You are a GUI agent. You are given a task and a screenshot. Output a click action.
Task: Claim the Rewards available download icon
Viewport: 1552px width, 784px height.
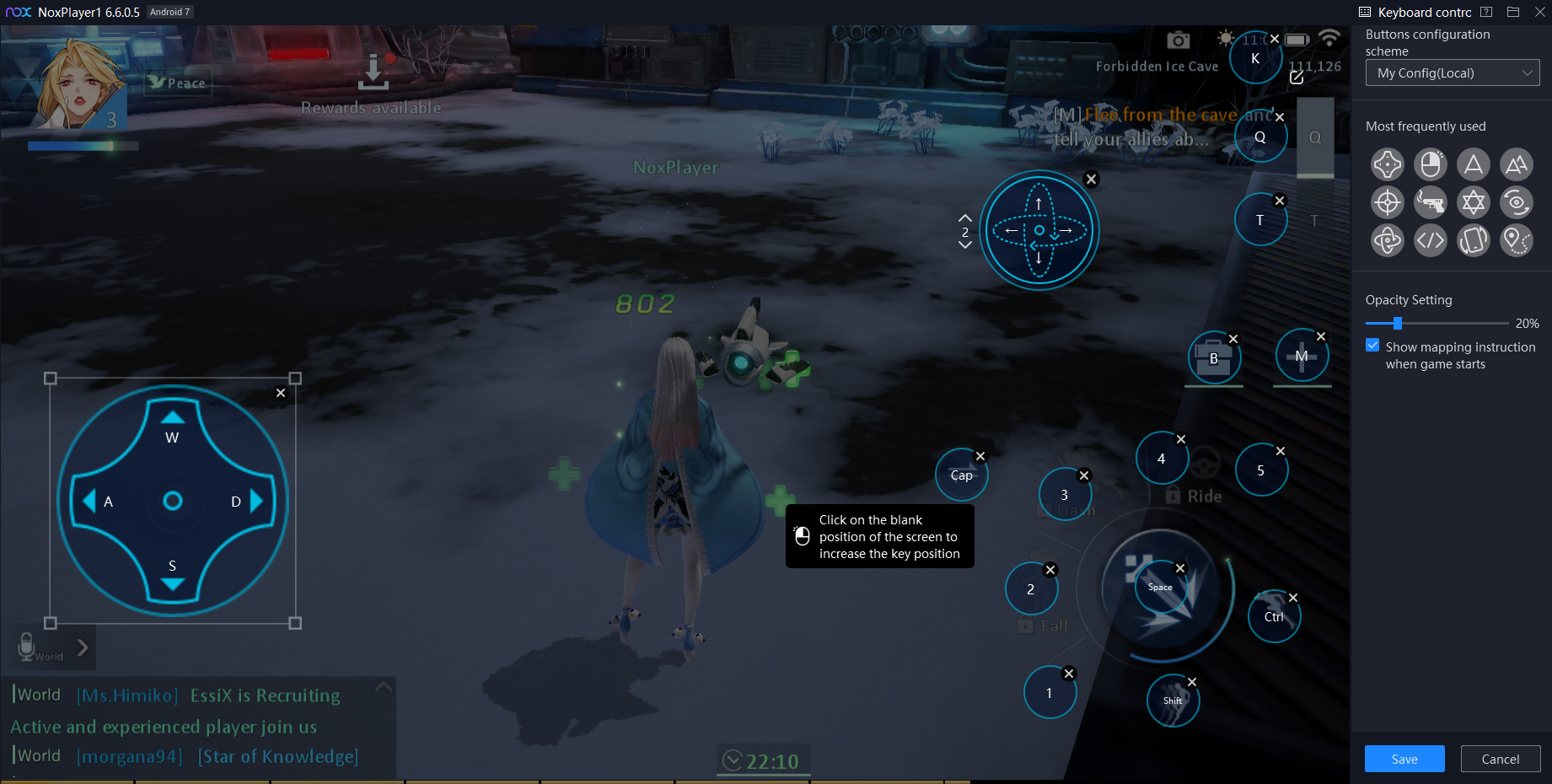pyautogui.click(x=373, y=73)
